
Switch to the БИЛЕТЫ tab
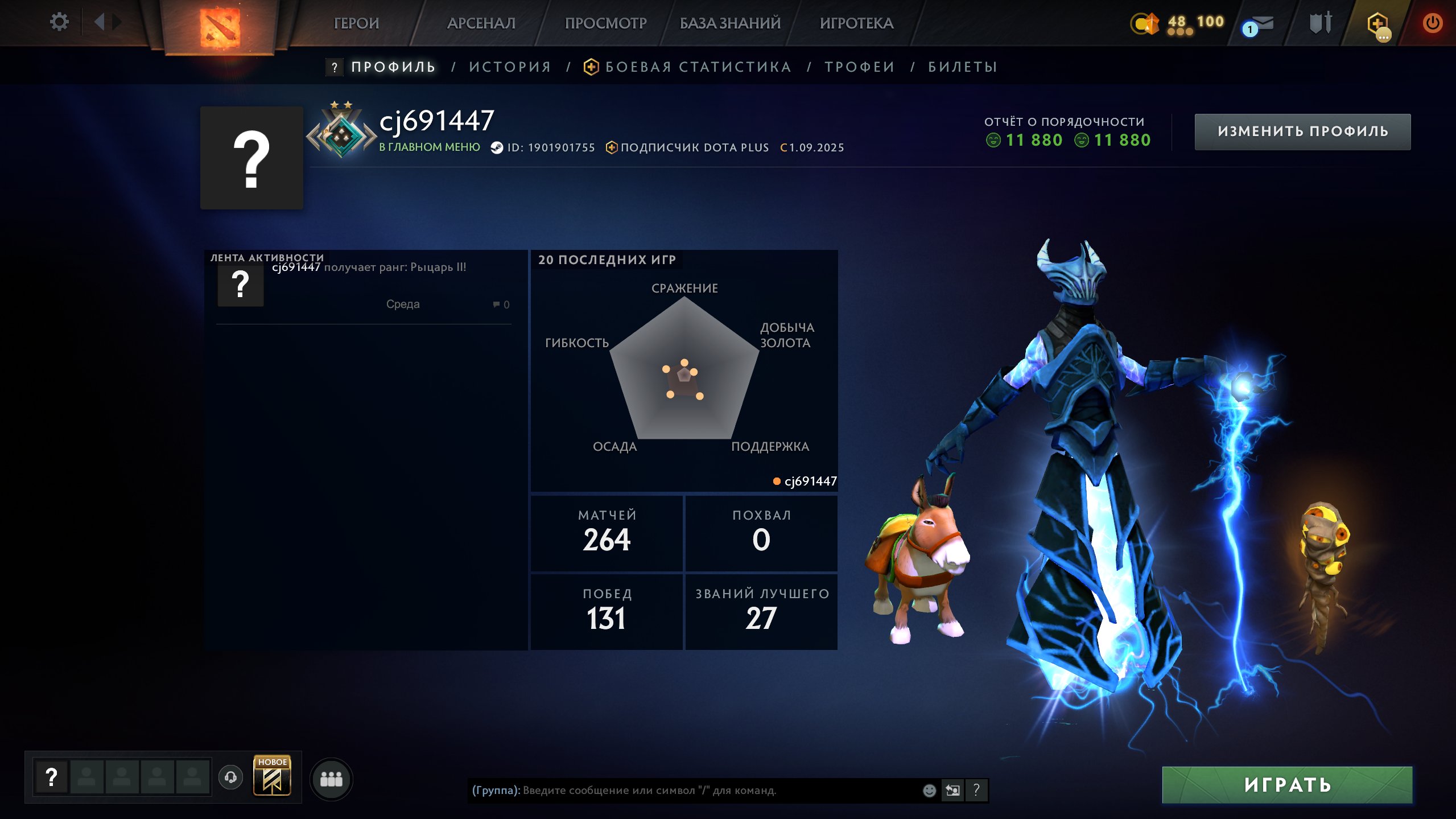[x=963, y=67]
